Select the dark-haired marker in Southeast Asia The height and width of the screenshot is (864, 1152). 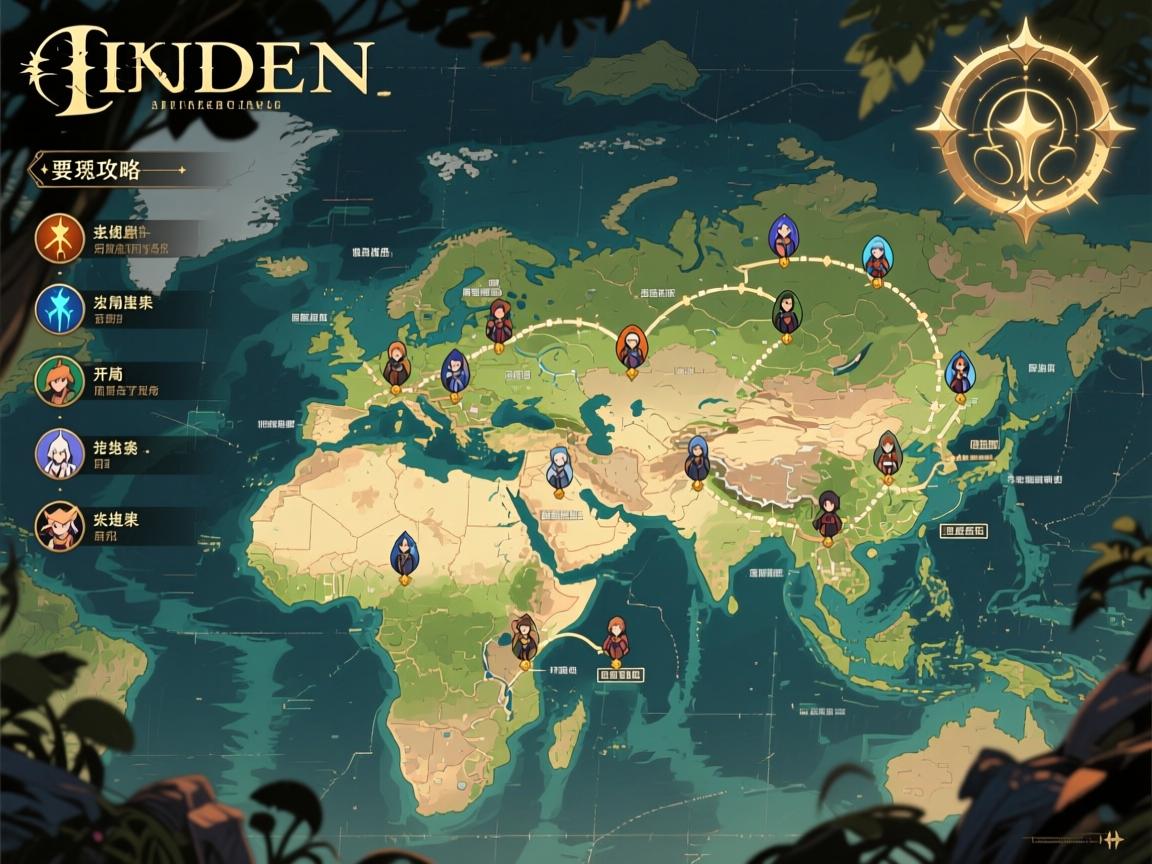[827, 515]
